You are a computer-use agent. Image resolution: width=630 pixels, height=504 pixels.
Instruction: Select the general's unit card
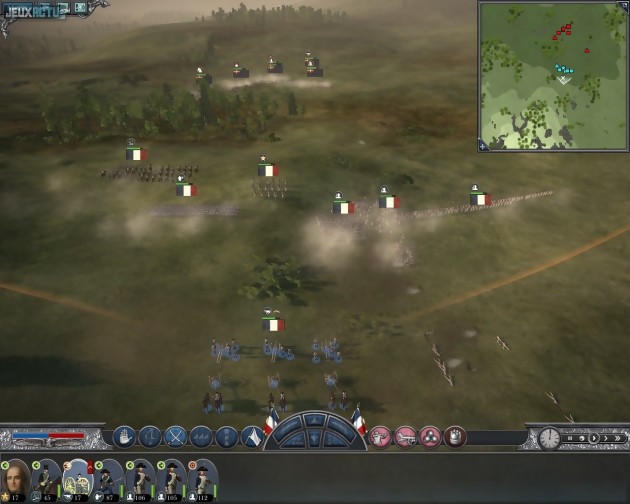pyautogui.click(x=16, y=478)
